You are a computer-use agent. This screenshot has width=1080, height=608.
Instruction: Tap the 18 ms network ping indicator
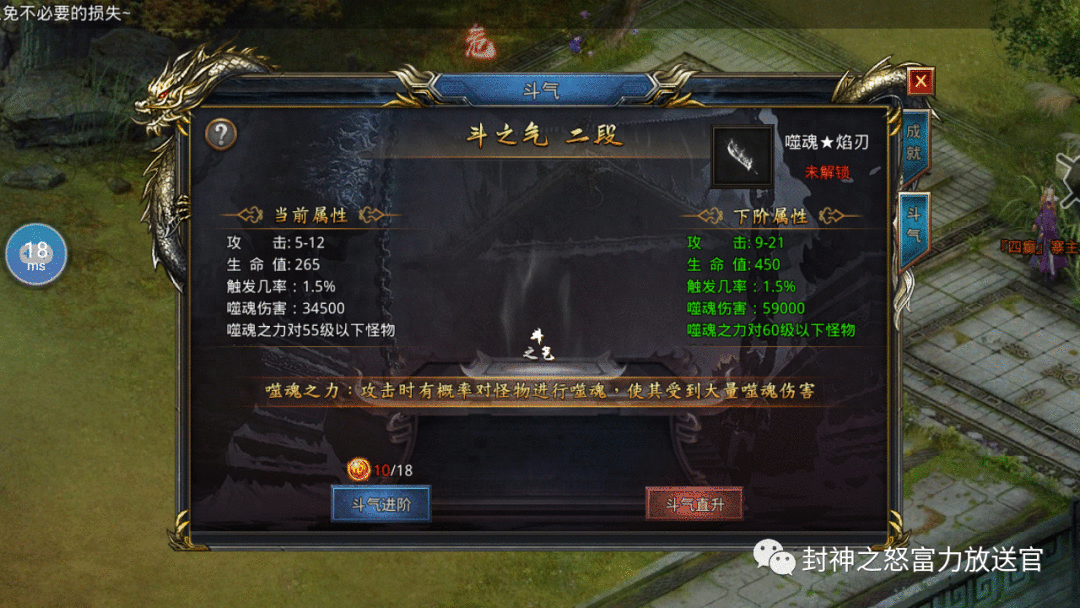(37, 255)
